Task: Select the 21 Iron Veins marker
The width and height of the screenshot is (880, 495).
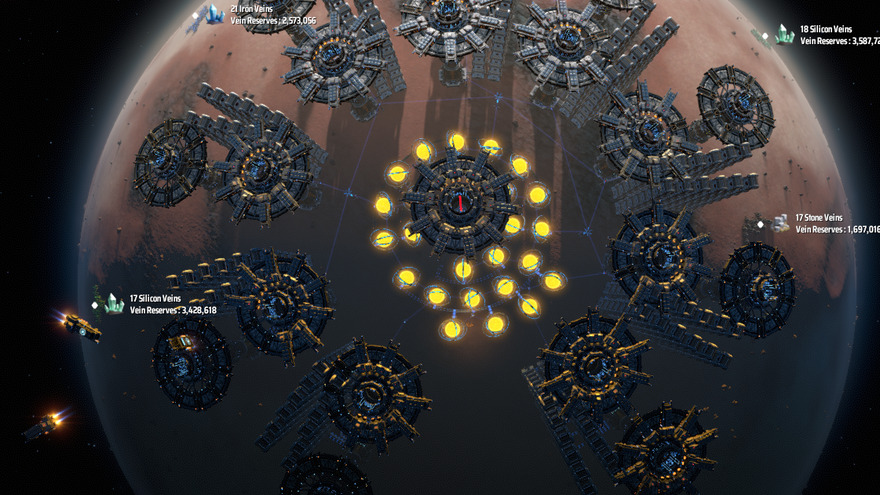Action: click(x=214, y=14)
